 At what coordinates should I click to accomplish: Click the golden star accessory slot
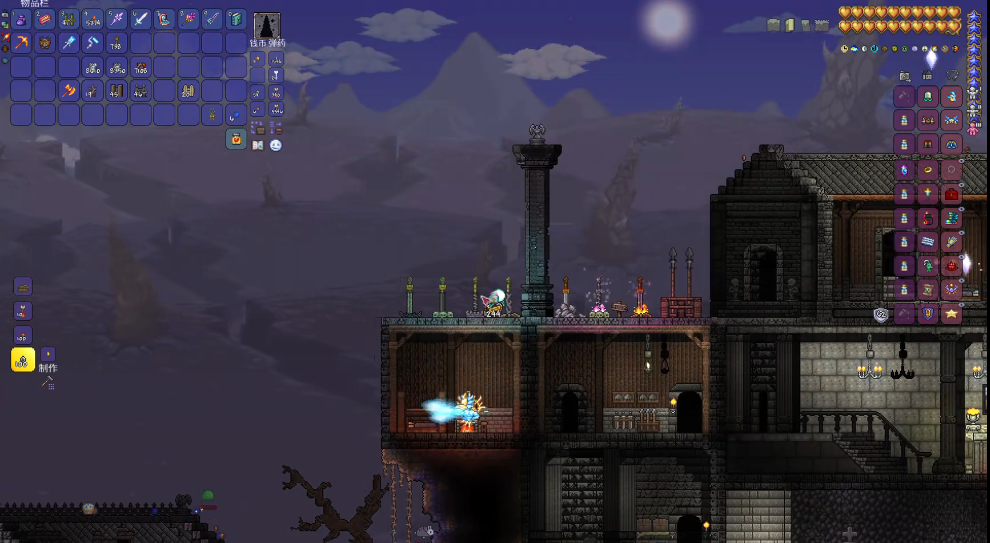[951, 314]
